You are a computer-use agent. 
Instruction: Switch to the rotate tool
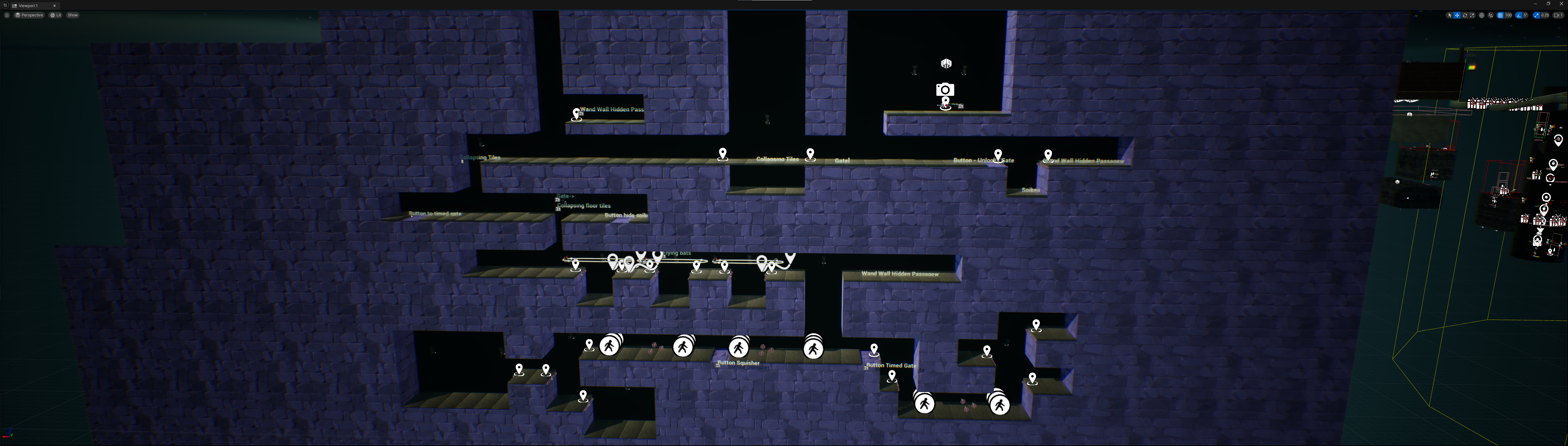(1464, 15)
